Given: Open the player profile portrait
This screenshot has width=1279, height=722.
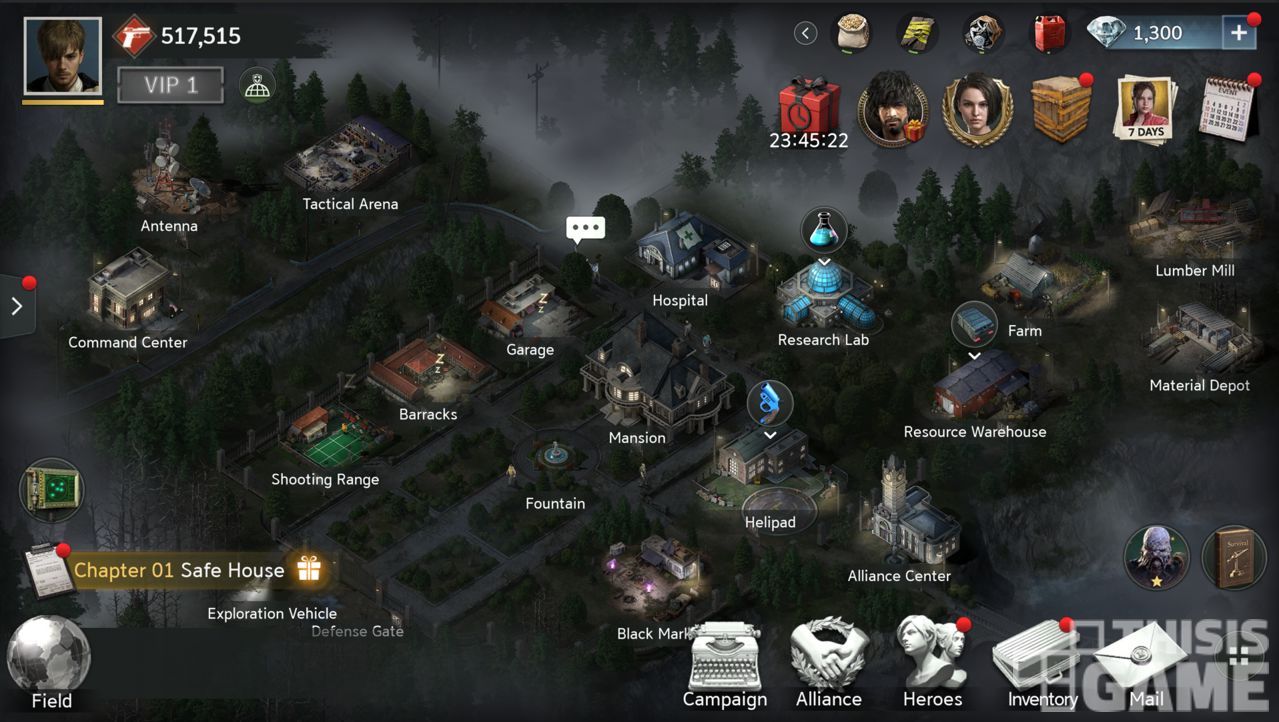Looking at the screenshot, I should (x=62, y=57).
